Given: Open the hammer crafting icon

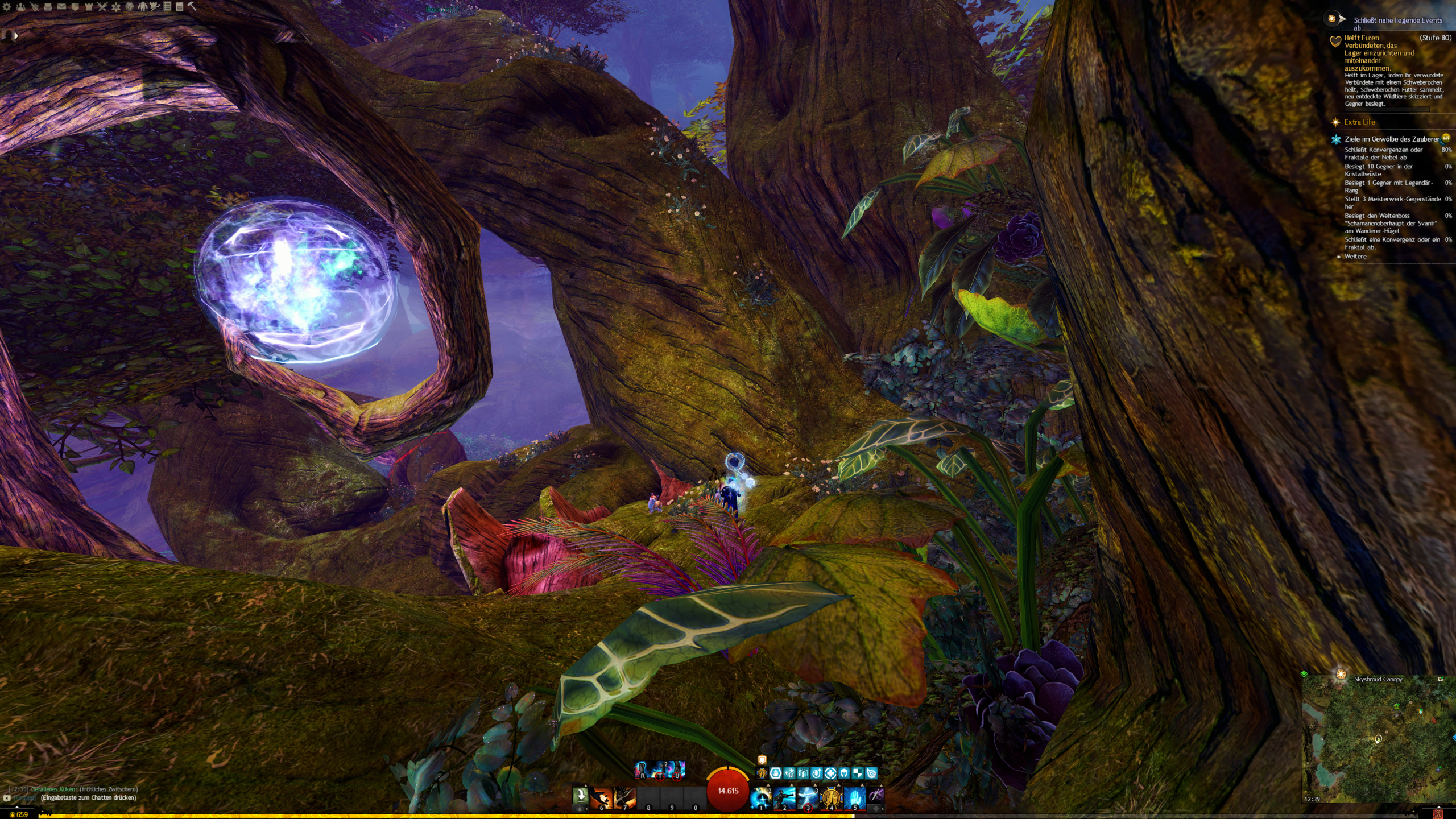Looking at the screenshot, I should click(x=192, y=7).
